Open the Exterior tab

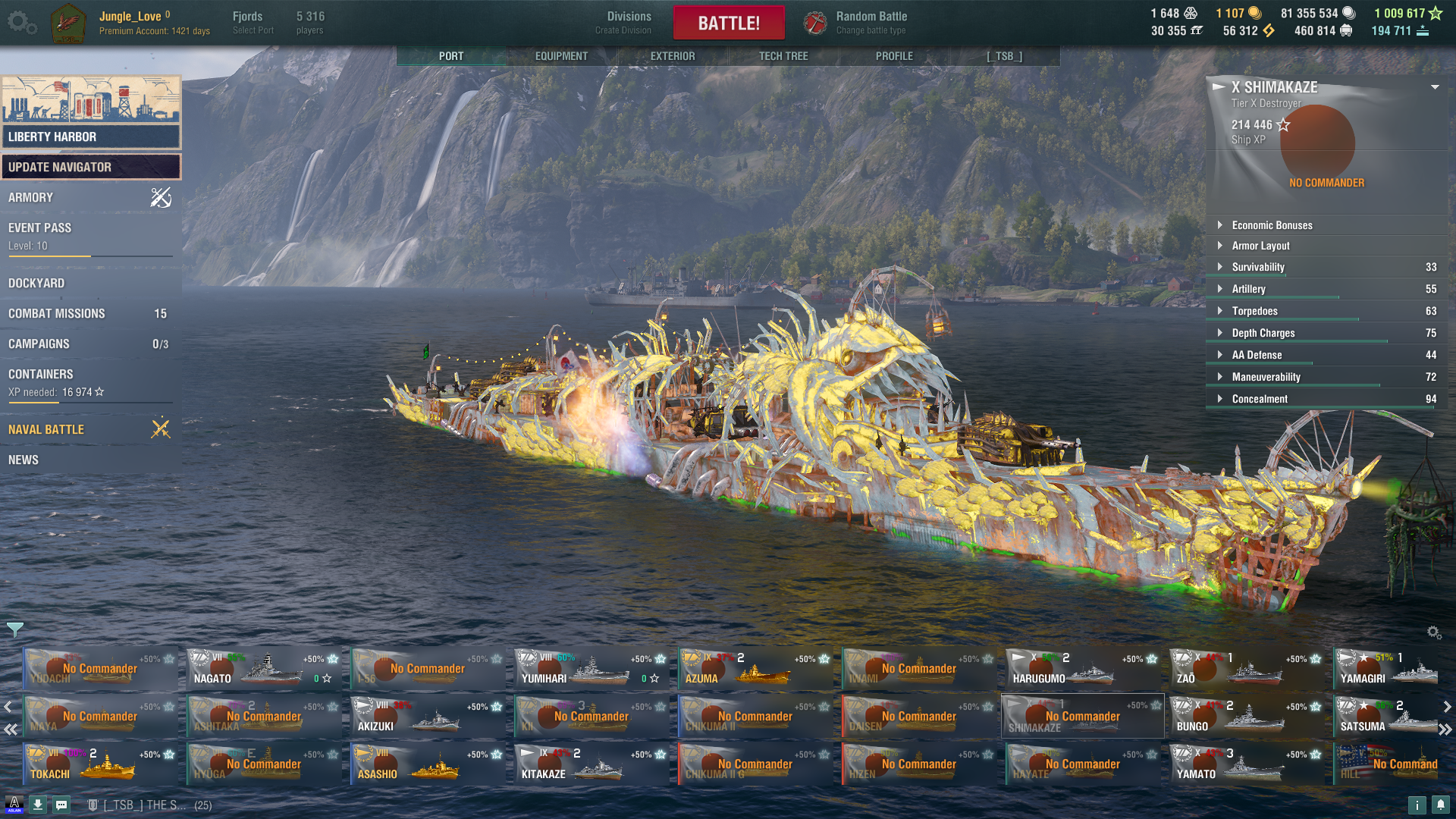tap(672, 56)
